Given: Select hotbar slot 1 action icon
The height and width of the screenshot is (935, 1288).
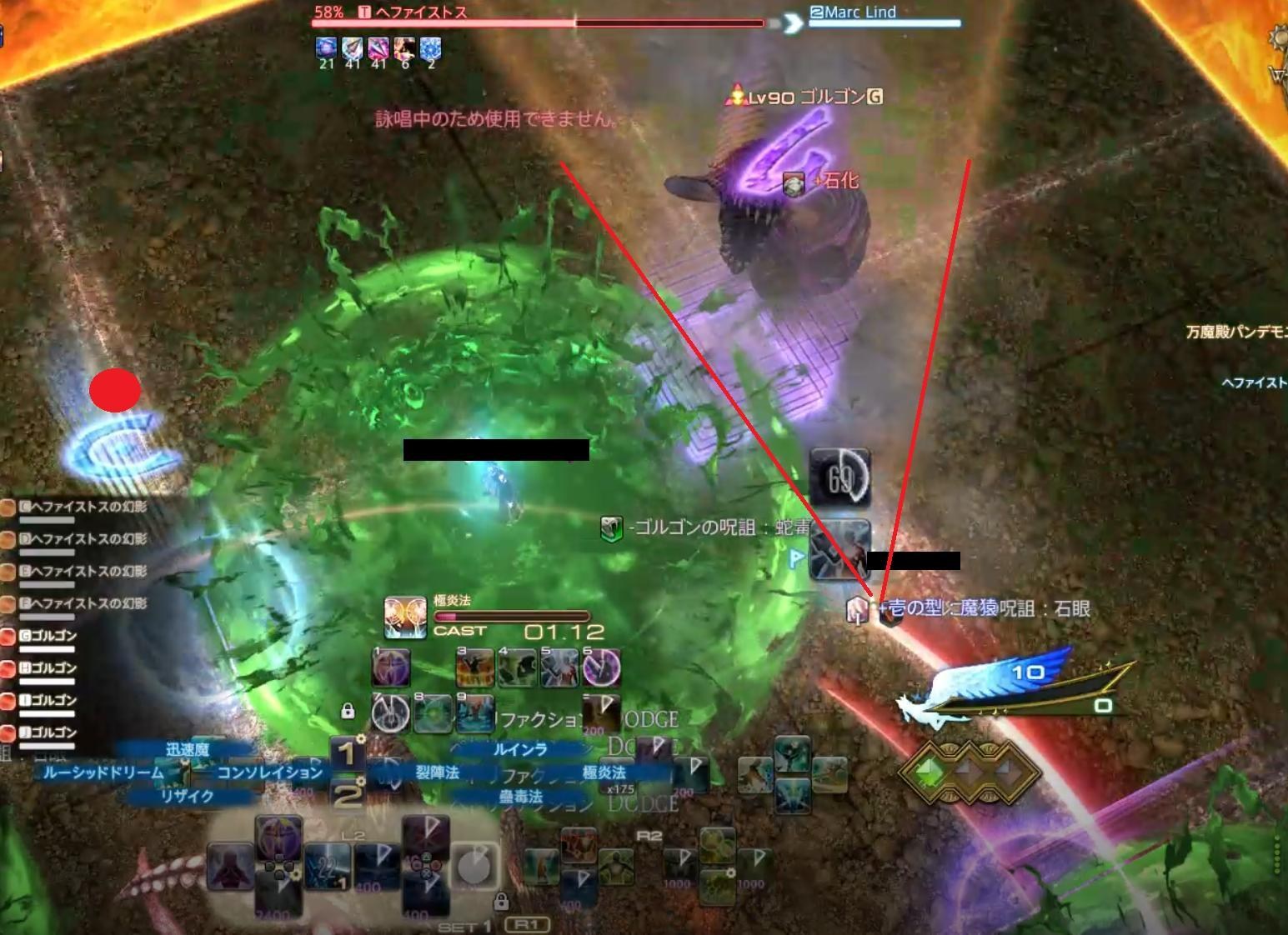Looking at the screenshot, I should click(390, 668).
